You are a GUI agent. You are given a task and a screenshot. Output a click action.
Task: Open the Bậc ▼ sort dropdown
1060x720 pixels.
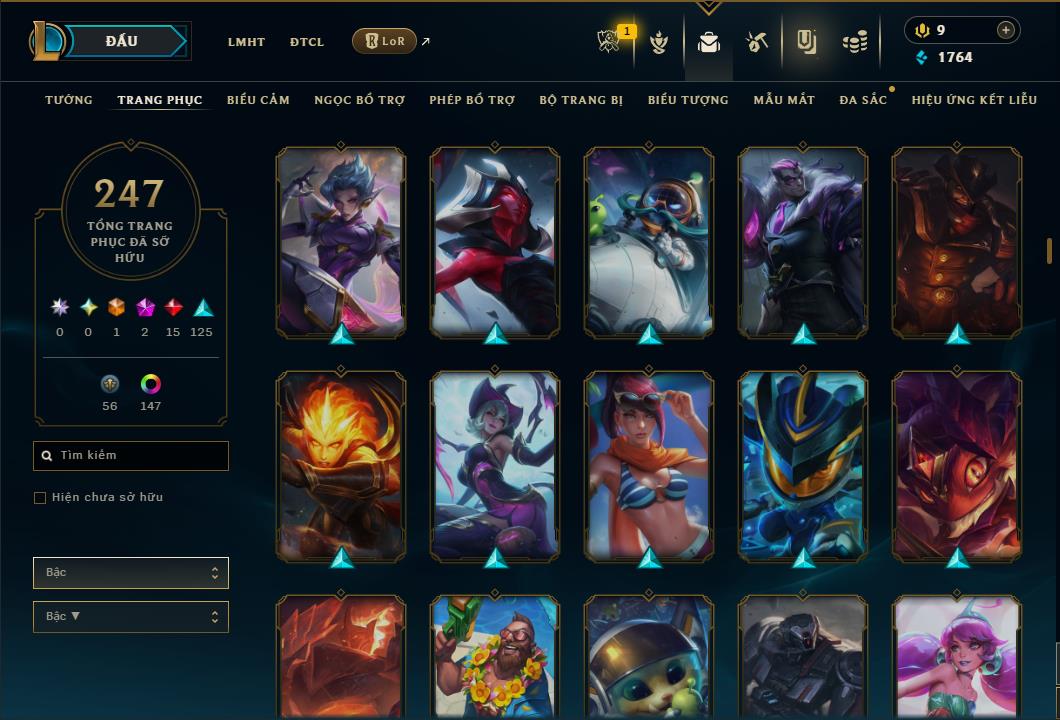click(131, 617)
